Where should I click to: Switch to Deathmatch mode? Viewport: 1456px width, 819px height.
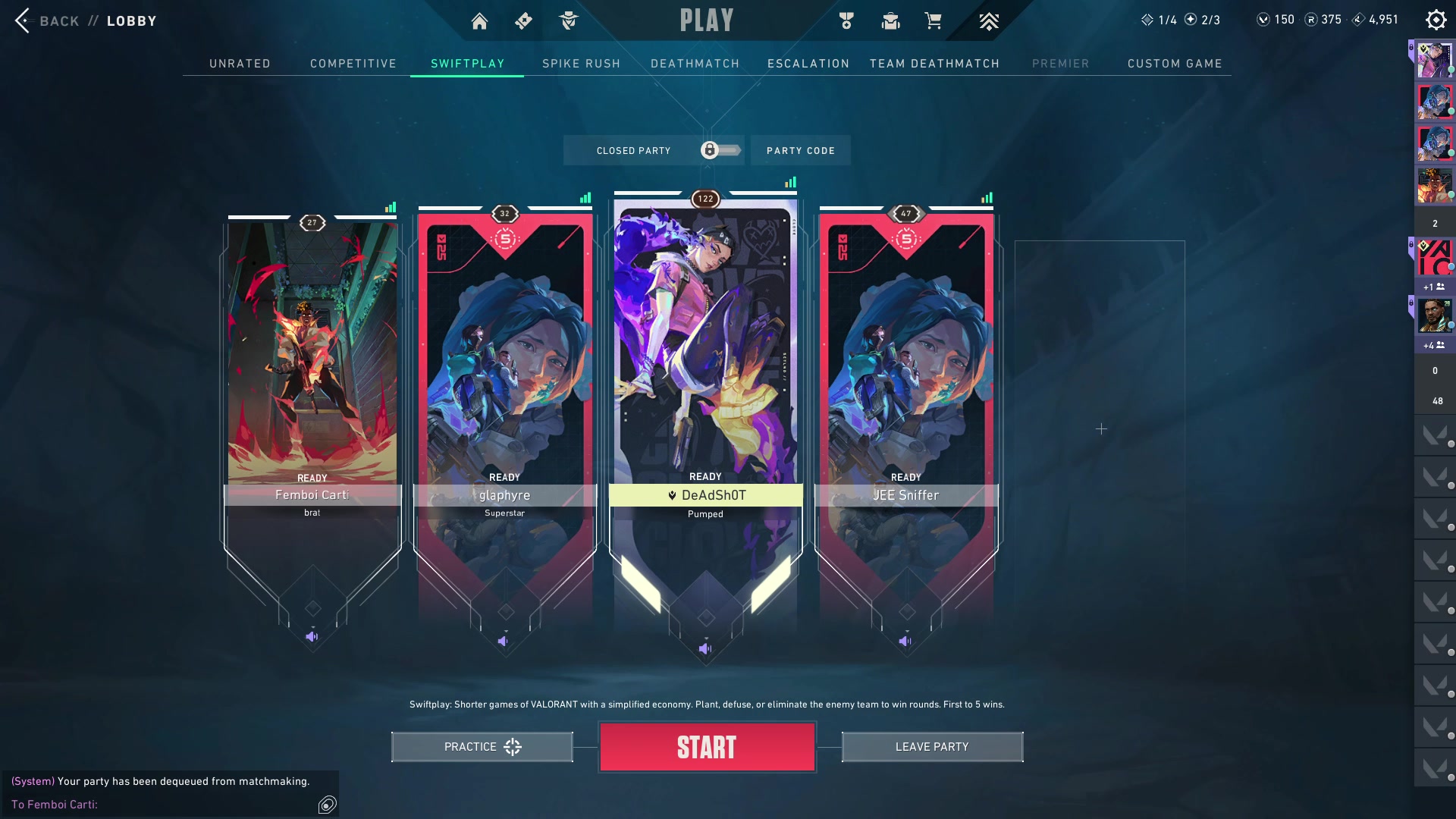(x=695, y=64)
